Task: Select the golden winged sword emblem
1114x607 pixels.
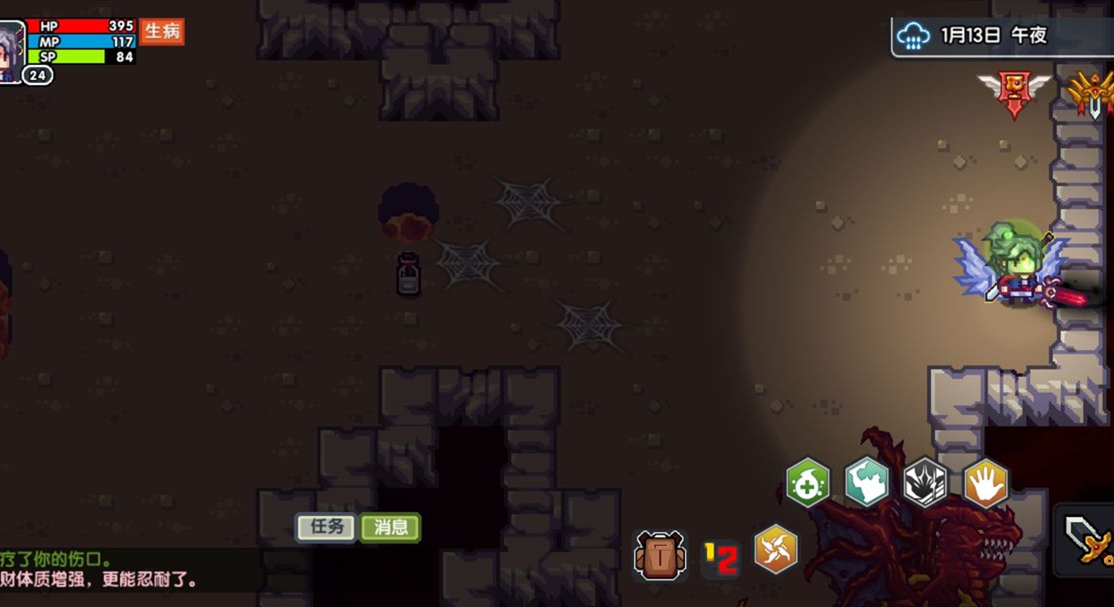Action: click(x=1092, y=92)
